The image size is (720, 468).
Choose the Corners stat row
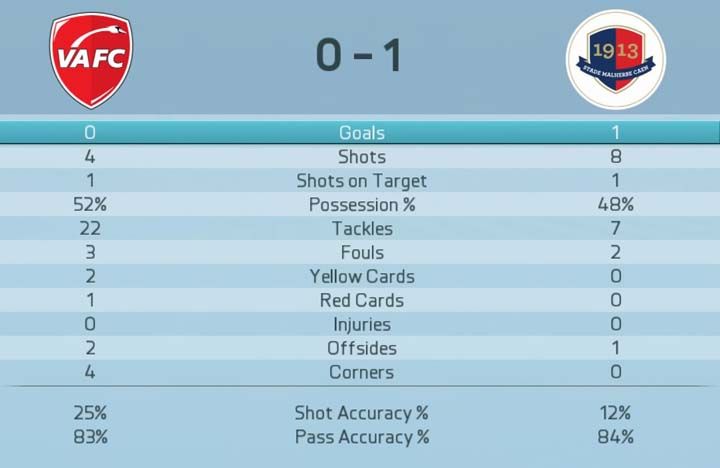point(361,373)
